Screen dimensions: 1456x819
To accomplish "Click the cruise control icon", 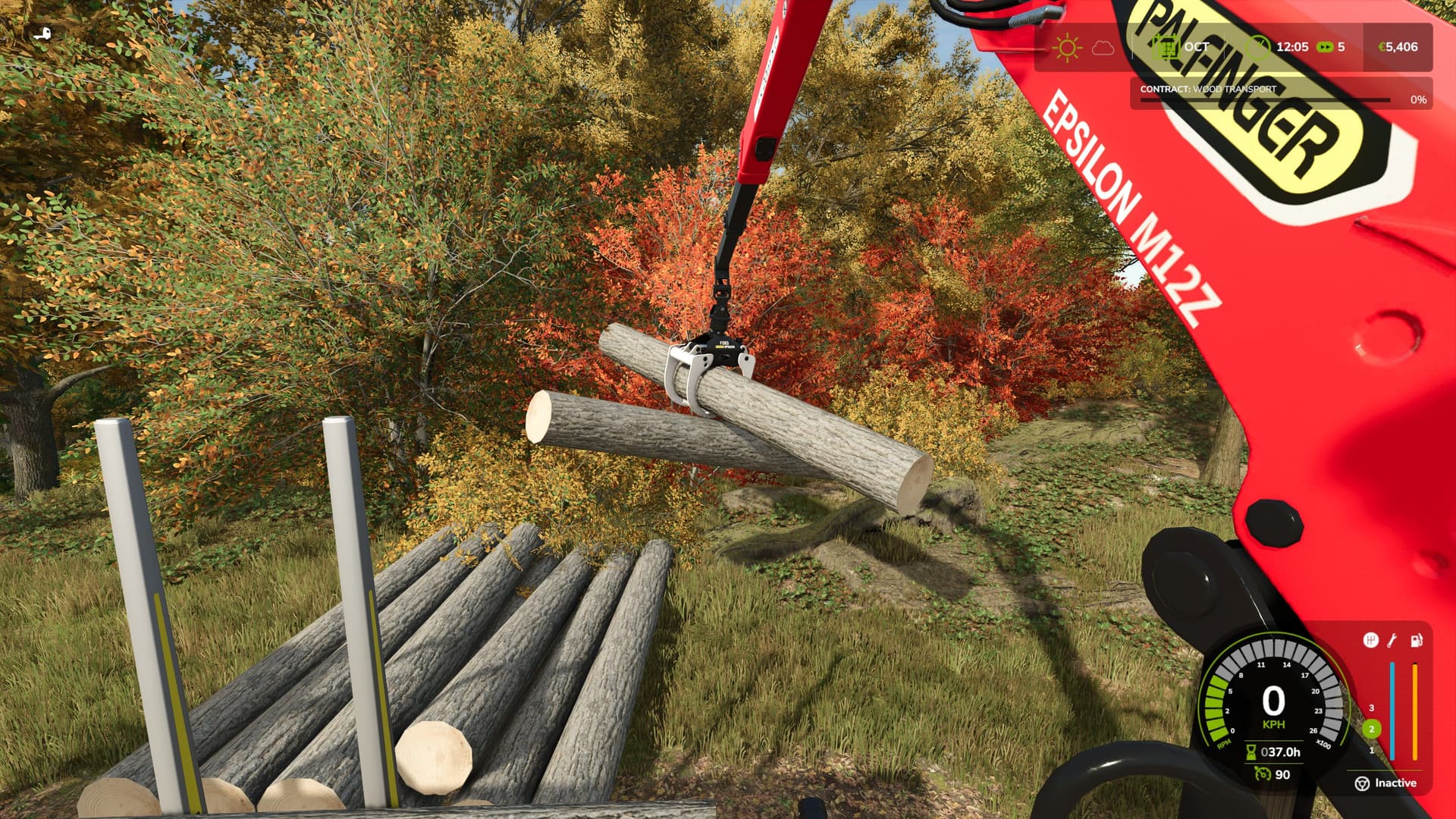I will [x=1262, y=773].
